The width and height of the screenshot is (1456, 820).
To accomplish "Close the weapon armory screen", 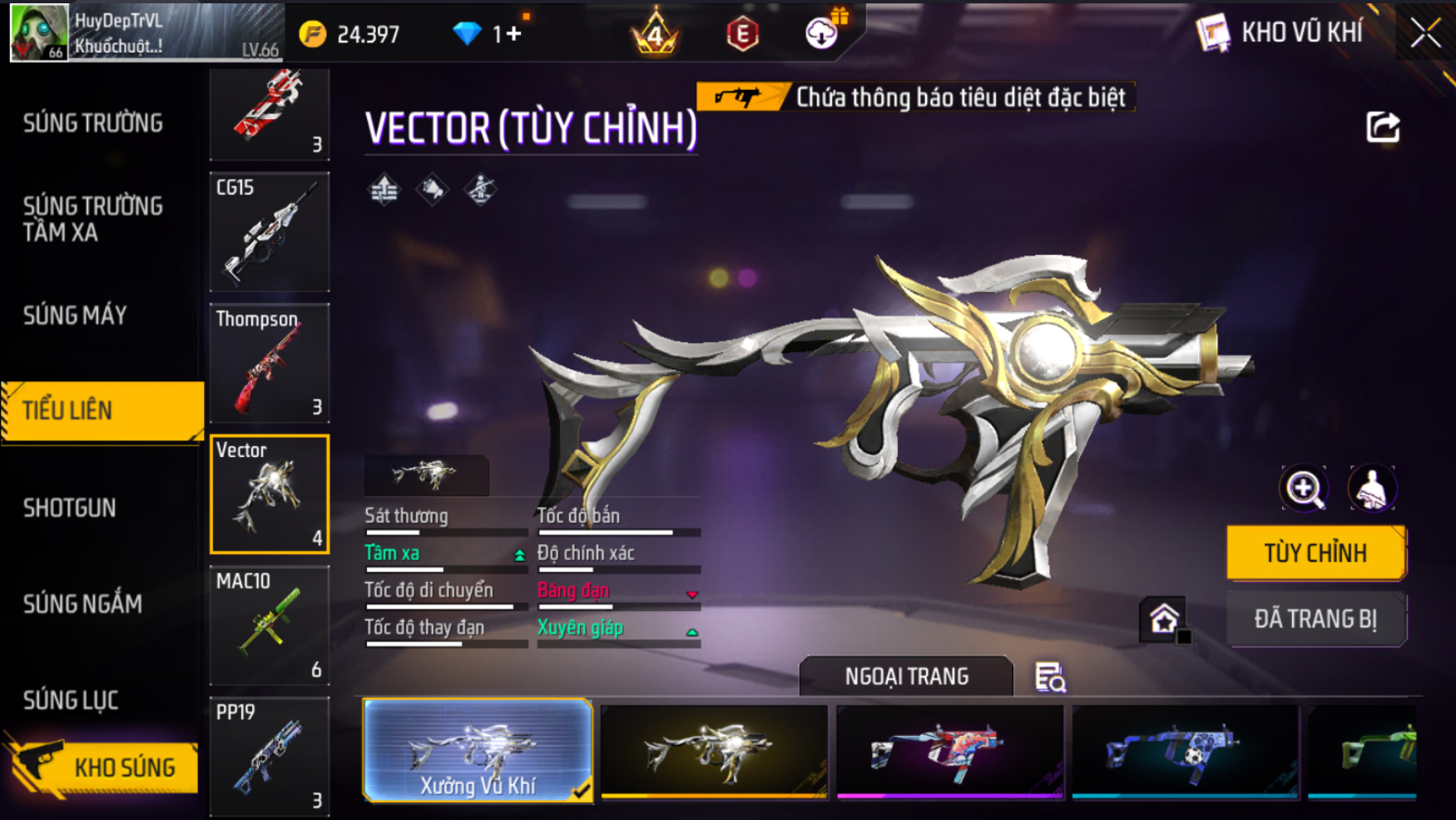I will click(x=1425, y=33).
